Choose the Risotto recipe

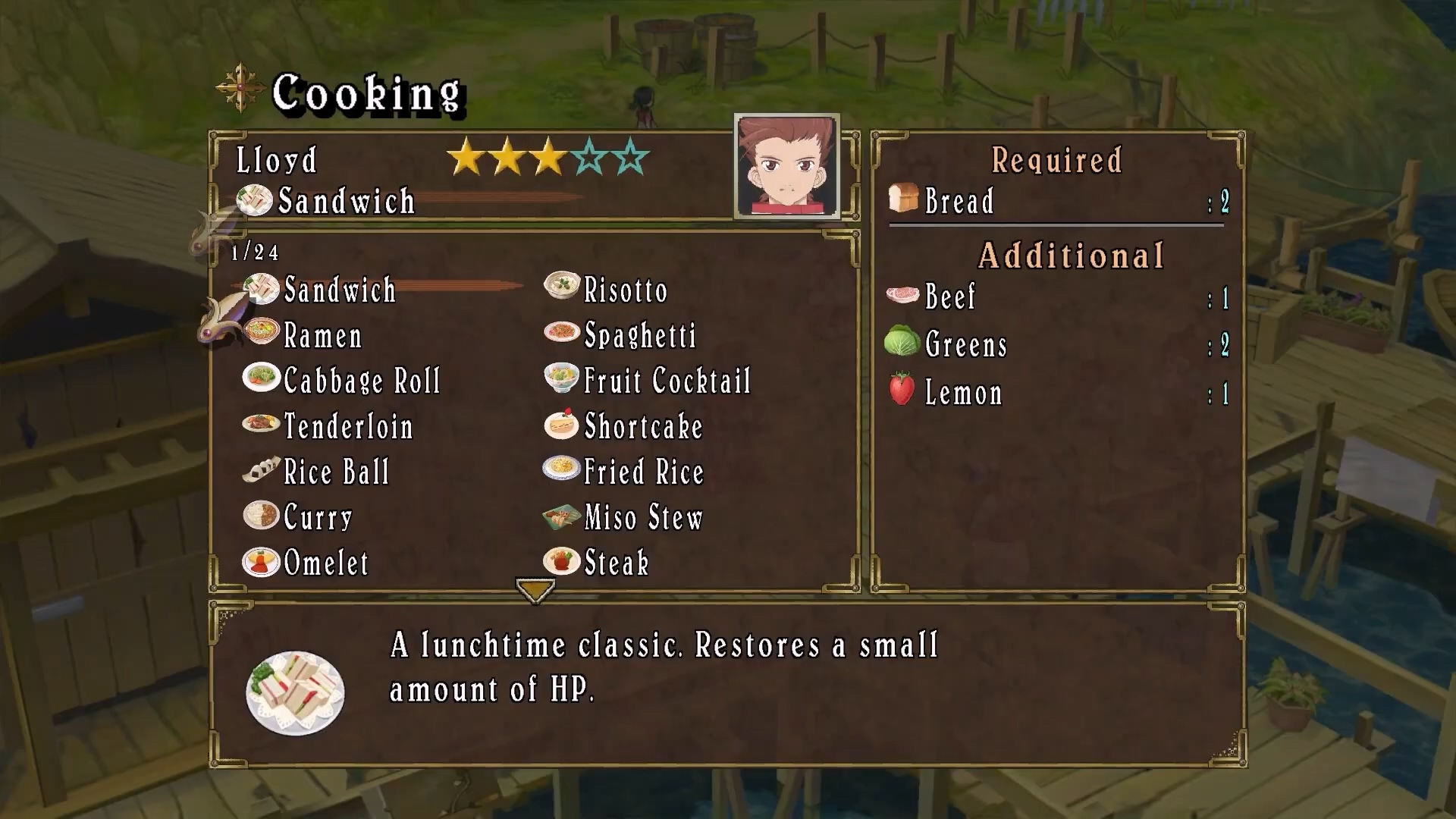(625, 290)
